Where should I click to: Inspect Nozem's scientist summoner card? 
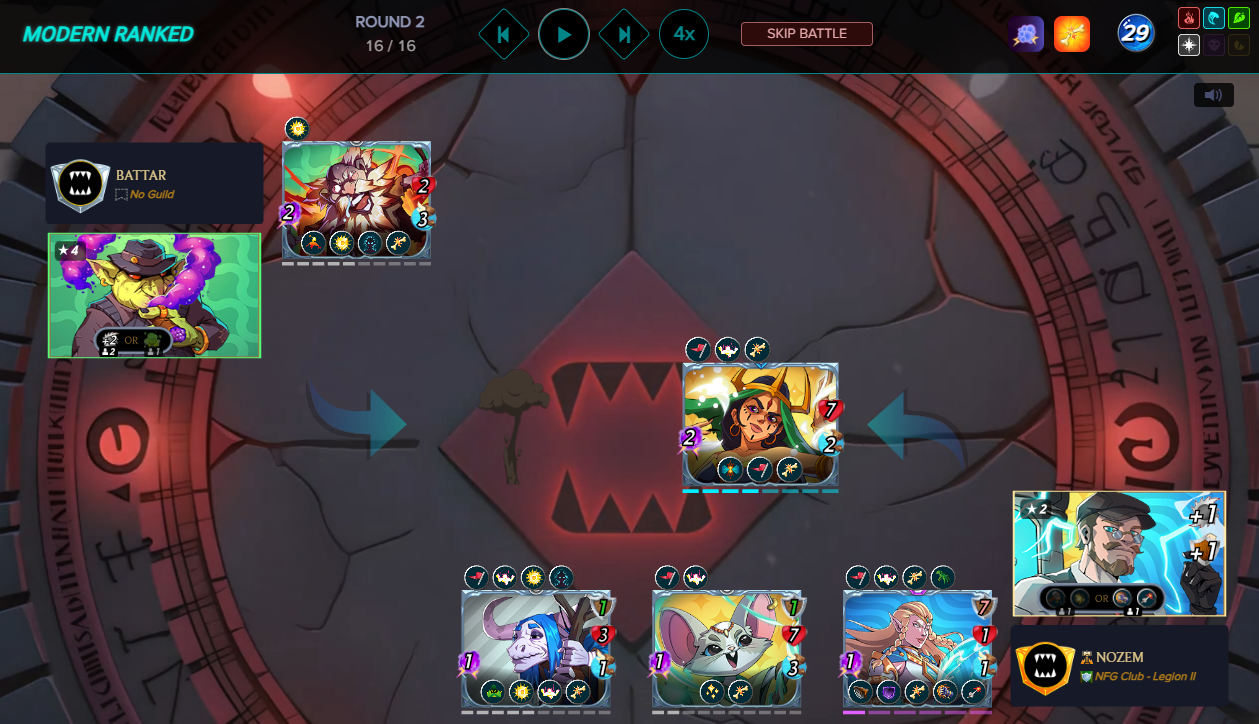click(1118, 553)
